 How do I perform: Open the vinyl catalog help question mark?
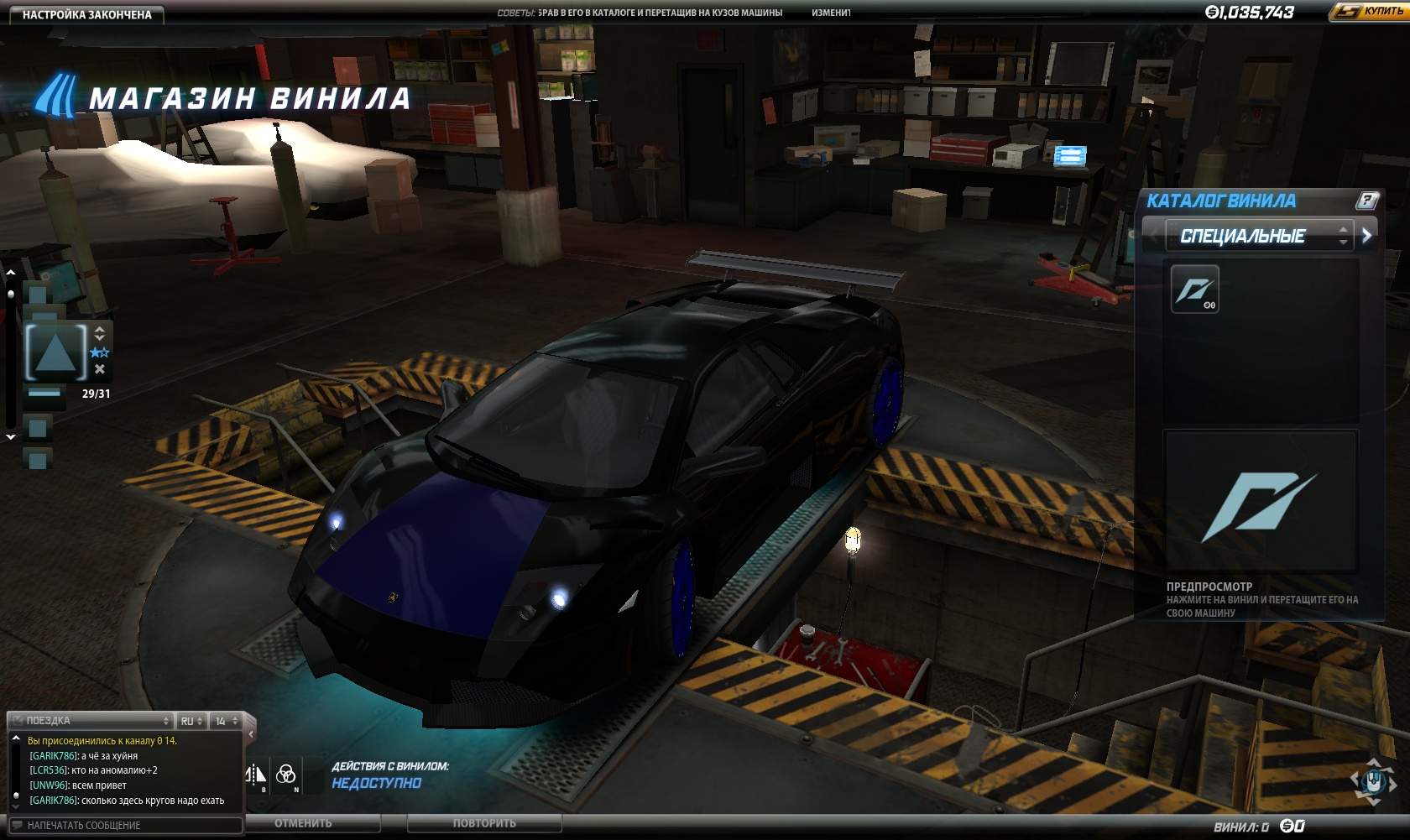tap(1367, 201)
